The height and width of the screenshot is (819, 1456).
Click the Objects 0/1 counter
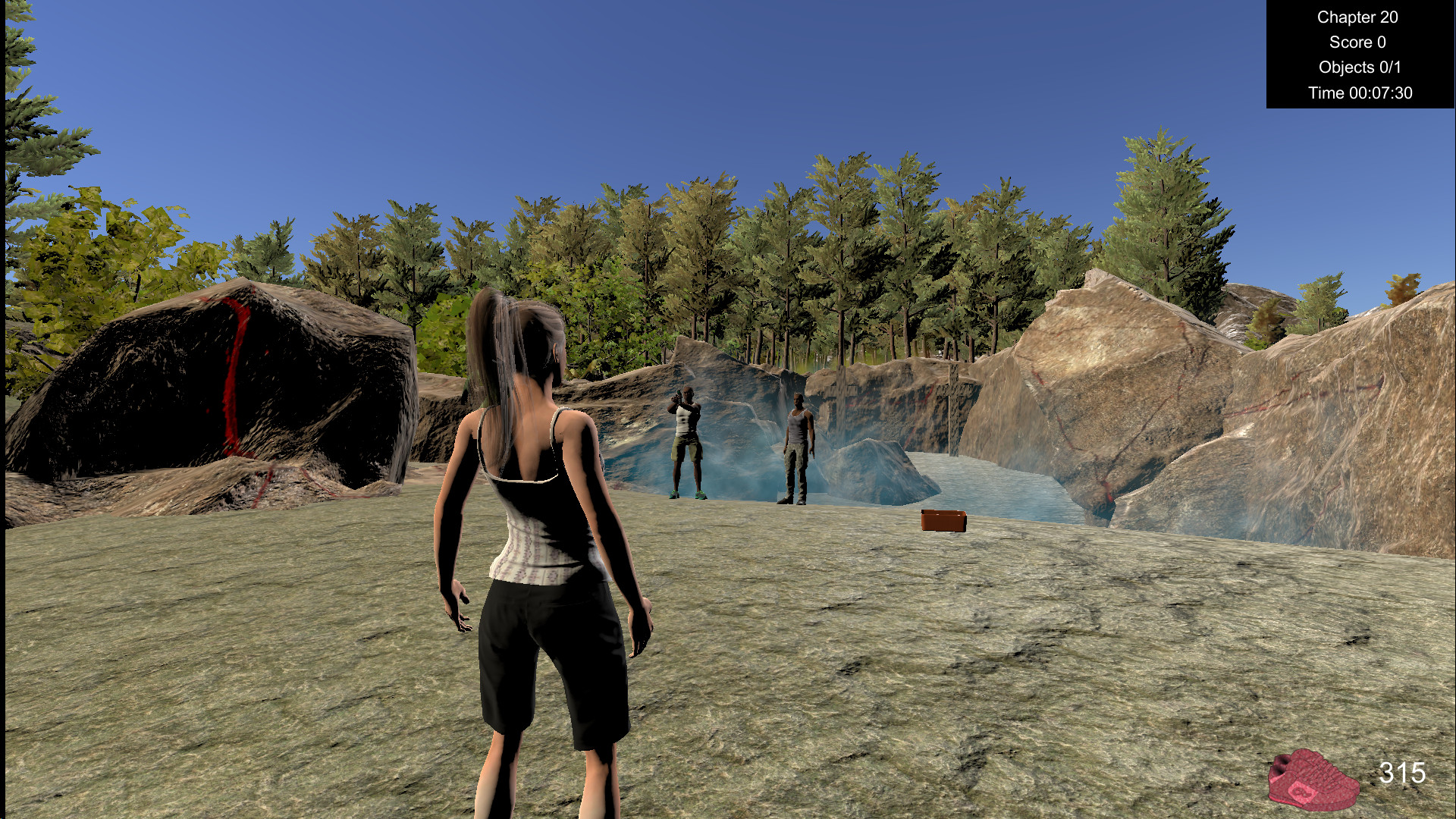point(1360,67)
